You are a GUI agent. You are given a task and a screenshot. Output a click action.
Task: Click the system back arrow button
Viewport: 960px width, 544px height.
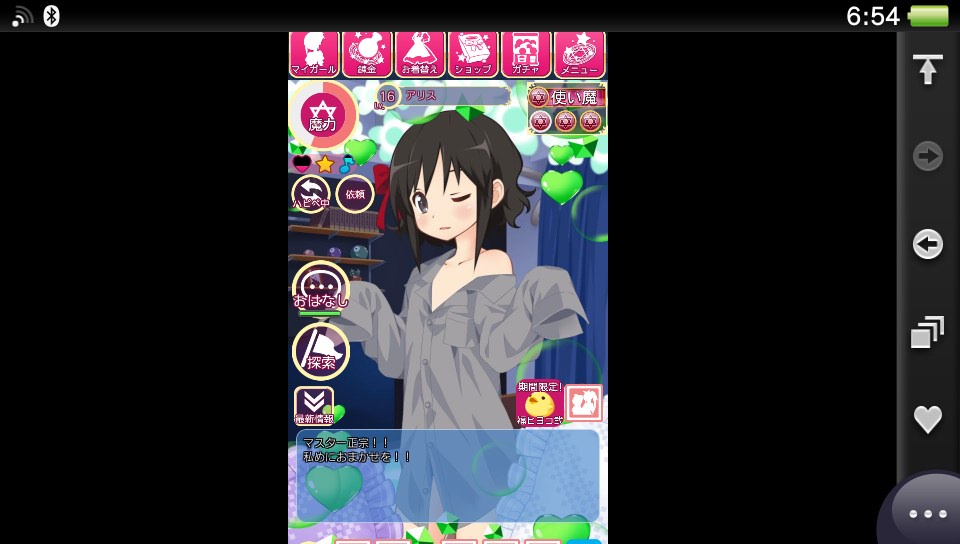(x=928, y=244)
